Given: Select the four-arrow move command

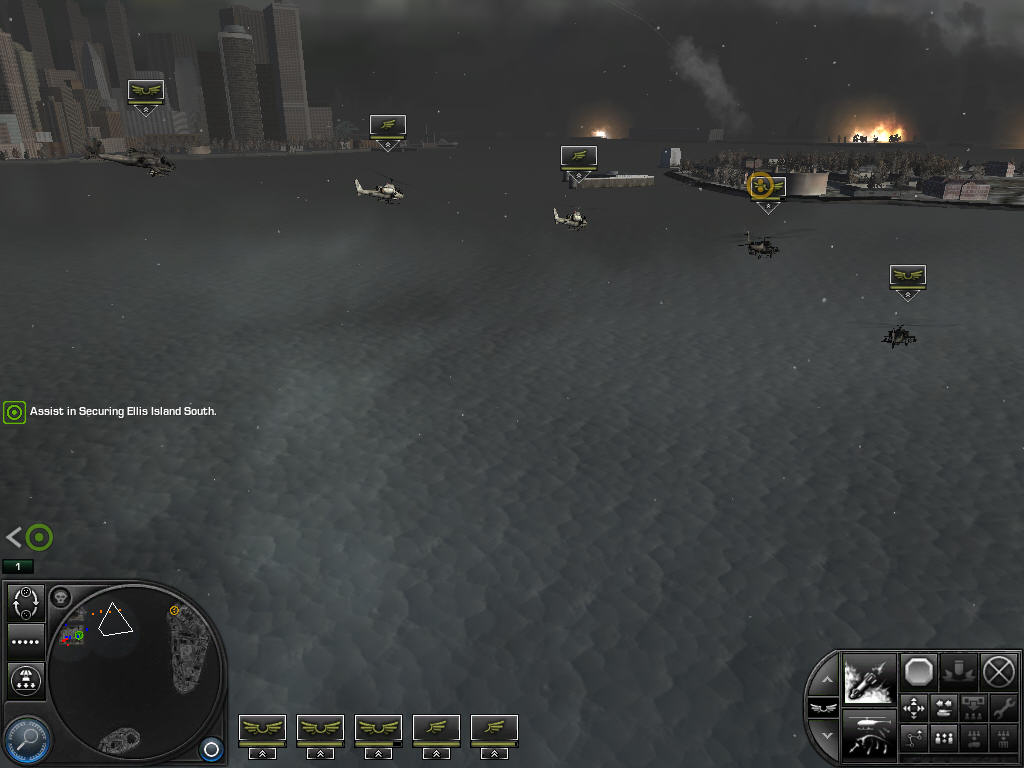Looking at the screenshot, I should (x=914, y=708).
